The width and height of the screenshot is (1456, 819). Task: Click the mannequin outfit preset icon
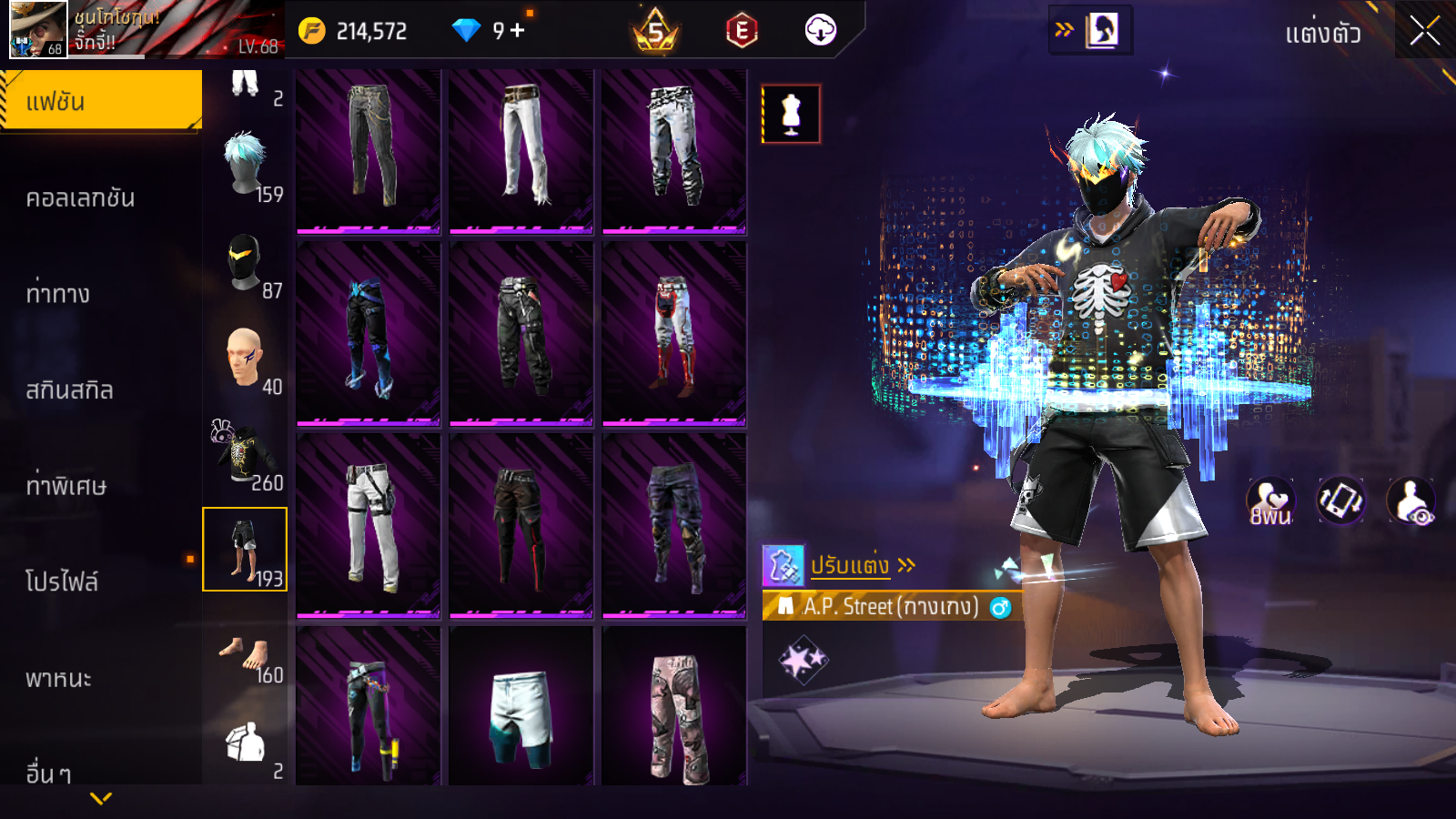[x=791, y=115]
